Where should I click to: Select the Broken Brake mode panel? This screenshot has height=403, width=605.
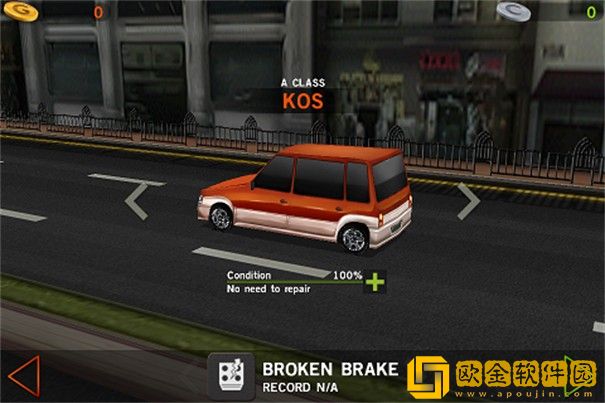[x=310, y=375]
